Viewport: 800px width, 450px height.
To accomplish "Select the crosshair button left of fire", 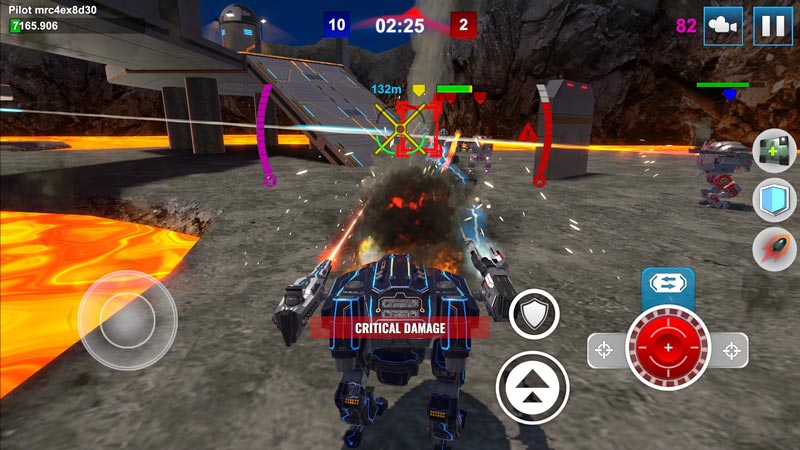I will coord(603,350).
